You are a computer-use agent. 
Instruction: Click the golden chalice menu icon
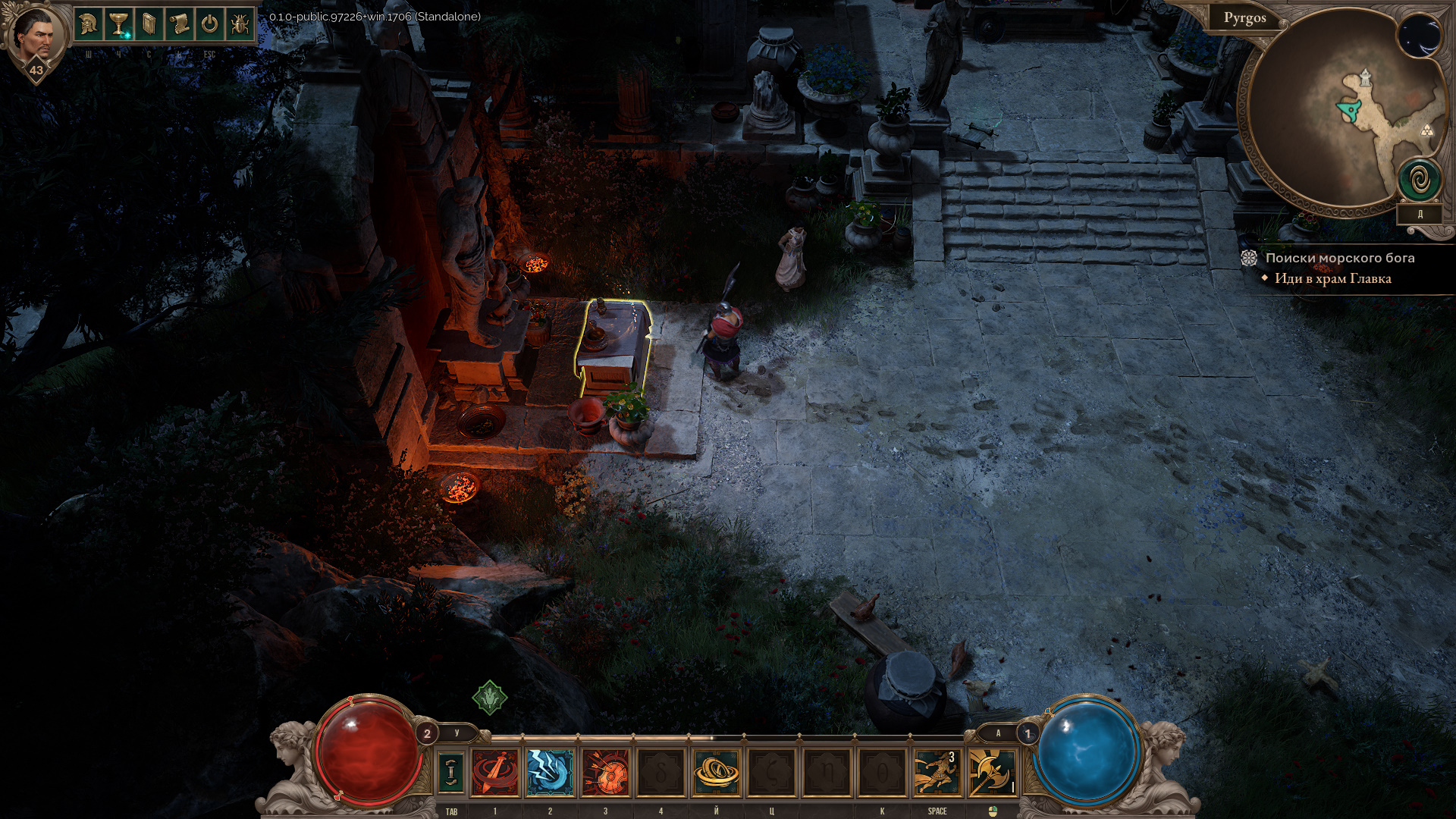tap(119, 25)
